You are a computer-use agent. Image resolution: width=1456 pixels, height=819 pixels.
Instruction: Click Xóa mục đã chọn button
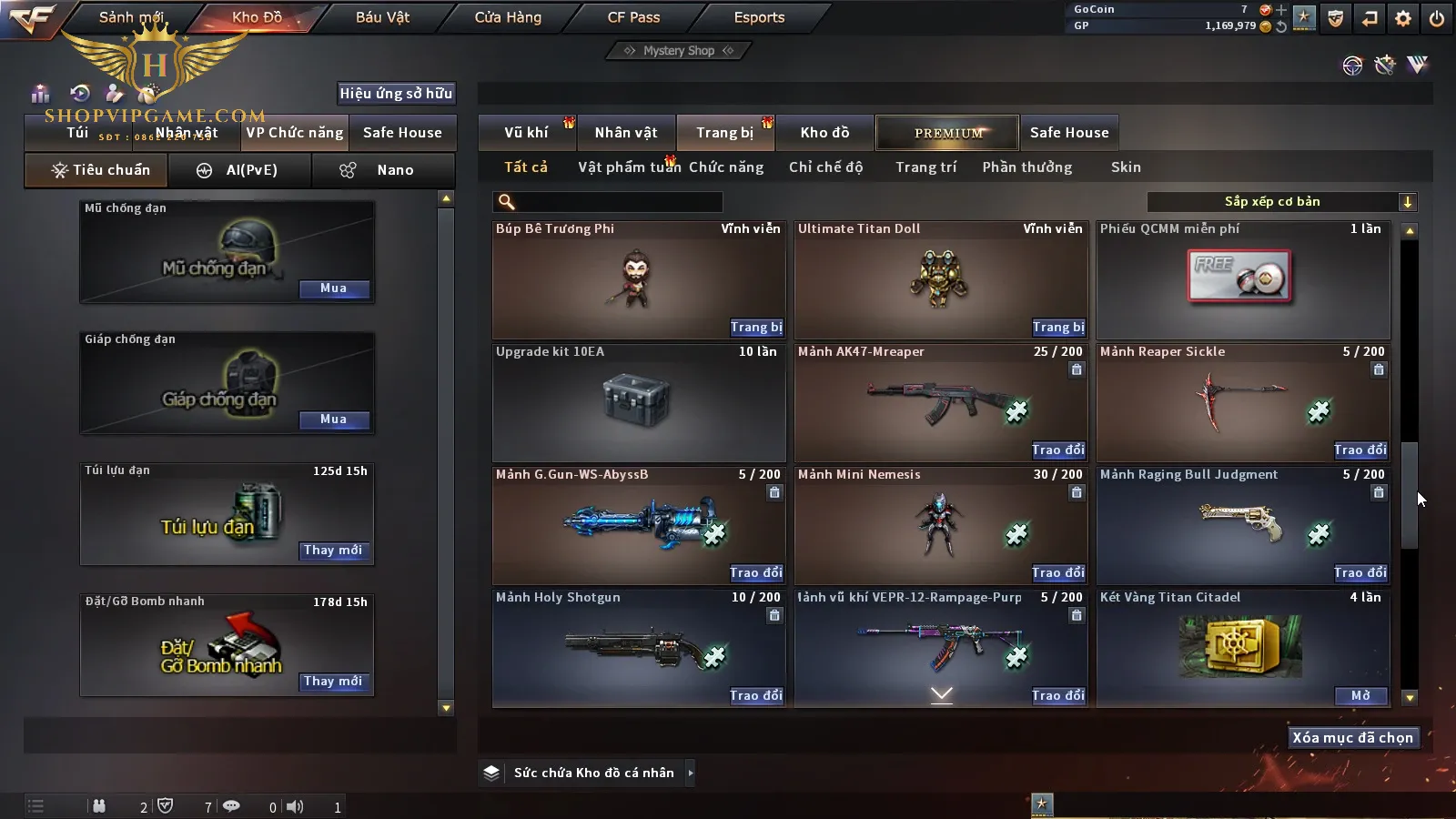pyautogui.click(x=1352, y=738)
